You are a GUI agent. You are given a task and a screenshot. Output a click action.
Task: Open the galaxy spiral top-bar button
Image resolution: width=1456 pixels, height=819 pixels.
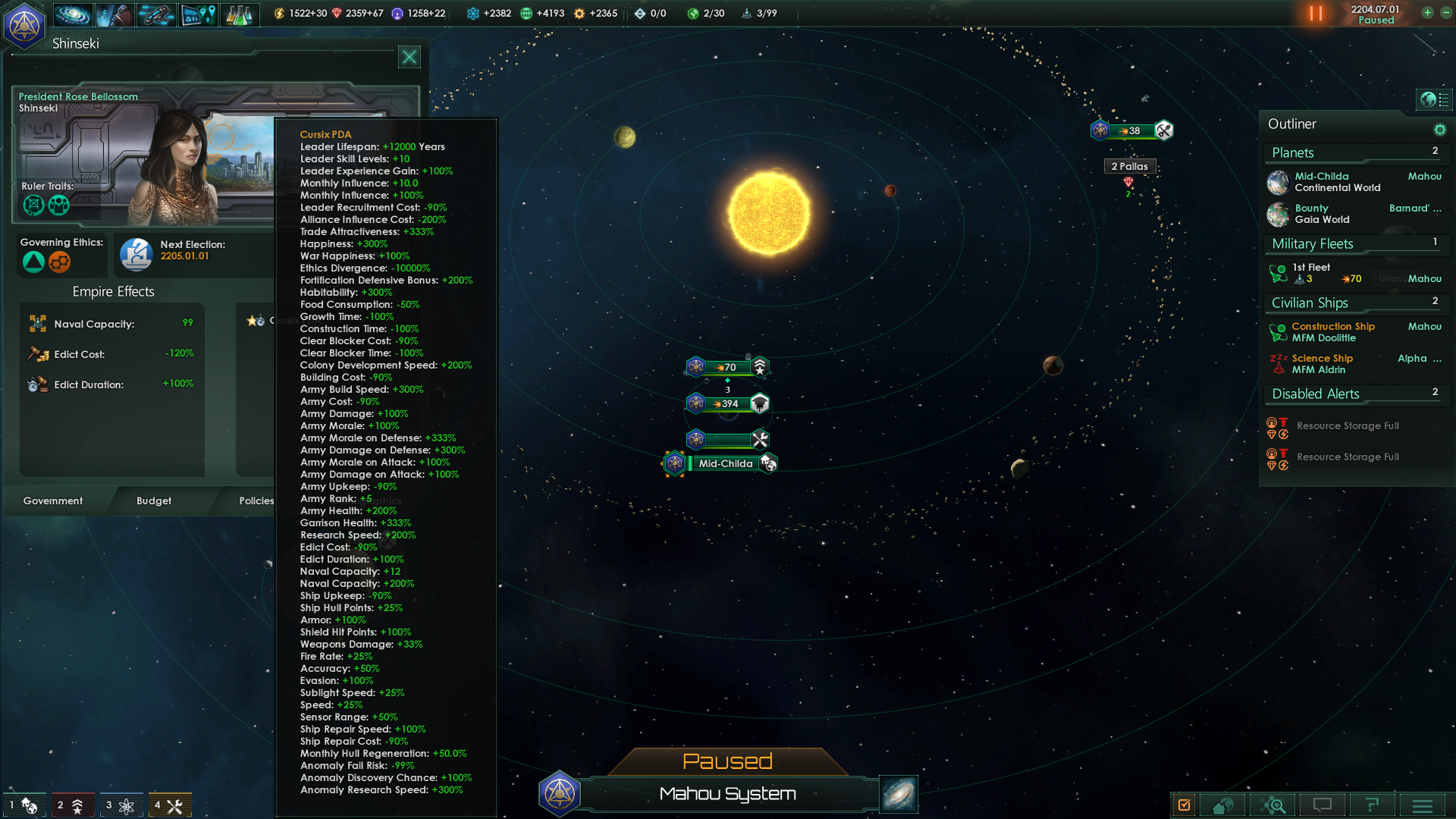[73, 14]
